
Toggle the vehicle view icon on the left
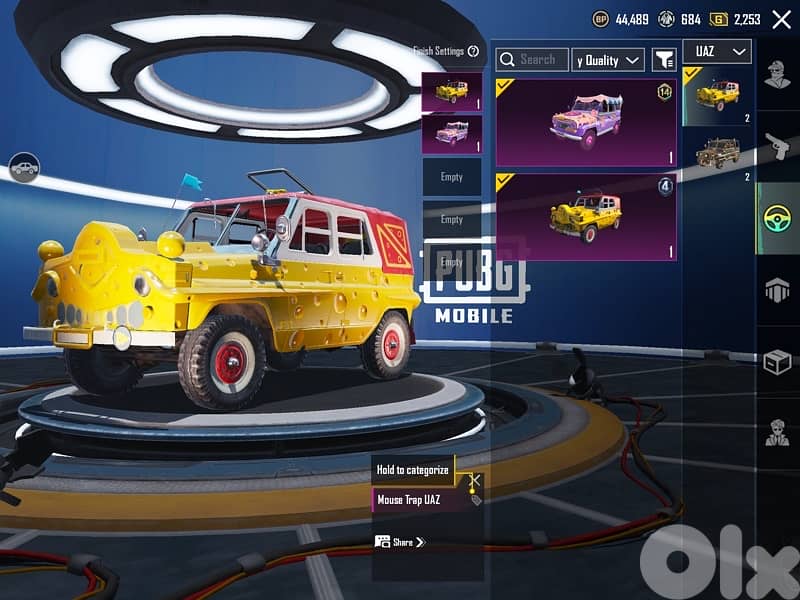[x=24, y=168]
